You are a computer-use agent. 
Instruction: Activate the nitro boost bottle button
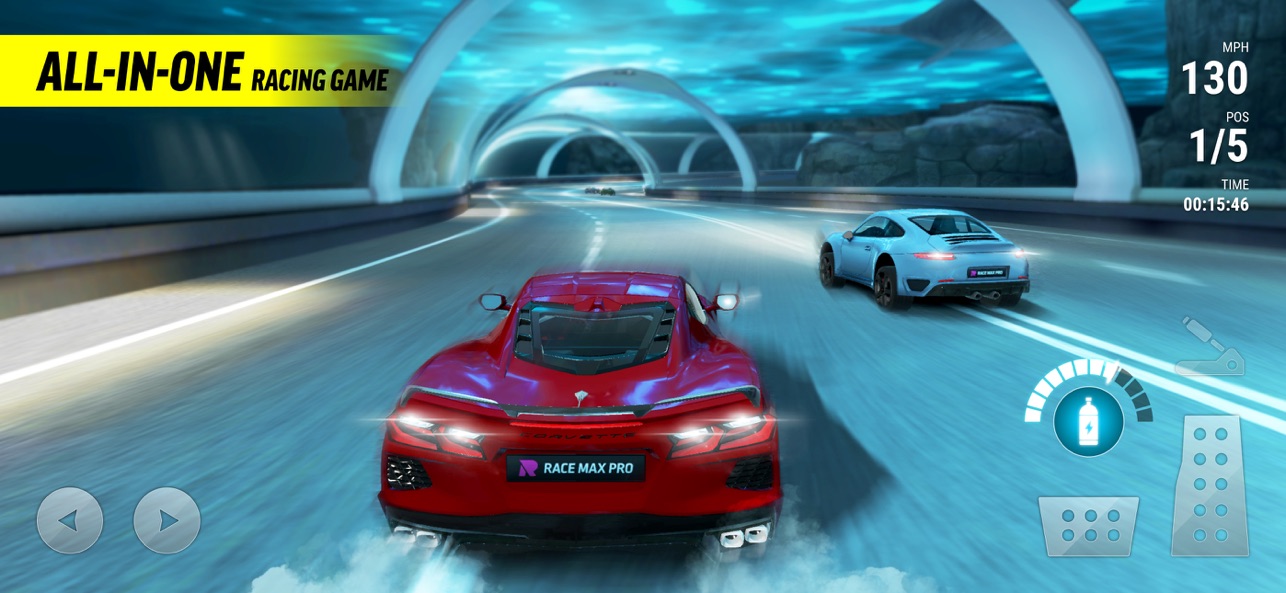pyautogui.click(x=1088, y=420)
